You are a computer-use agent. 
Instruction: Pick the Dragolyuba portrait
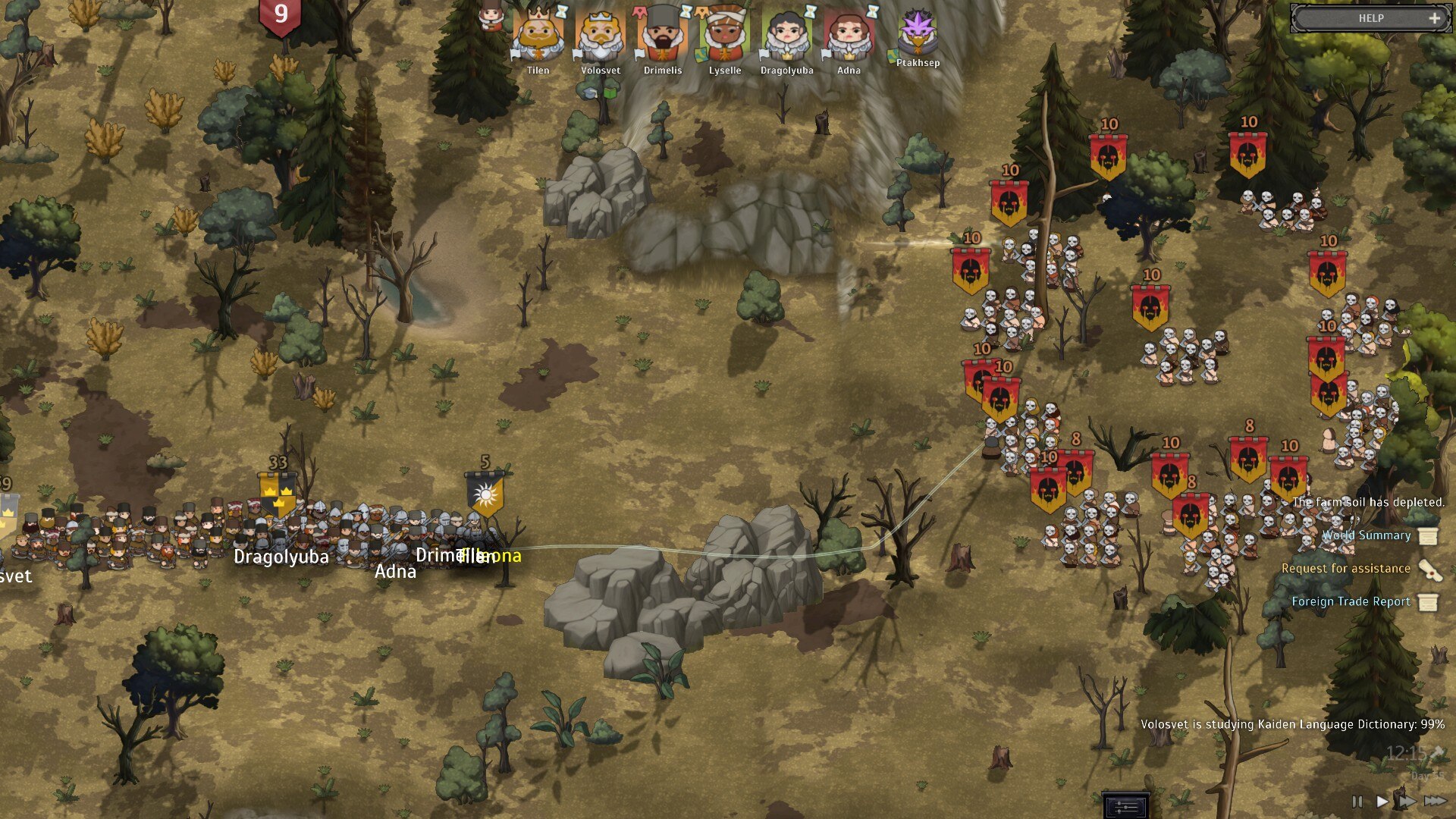786,36
